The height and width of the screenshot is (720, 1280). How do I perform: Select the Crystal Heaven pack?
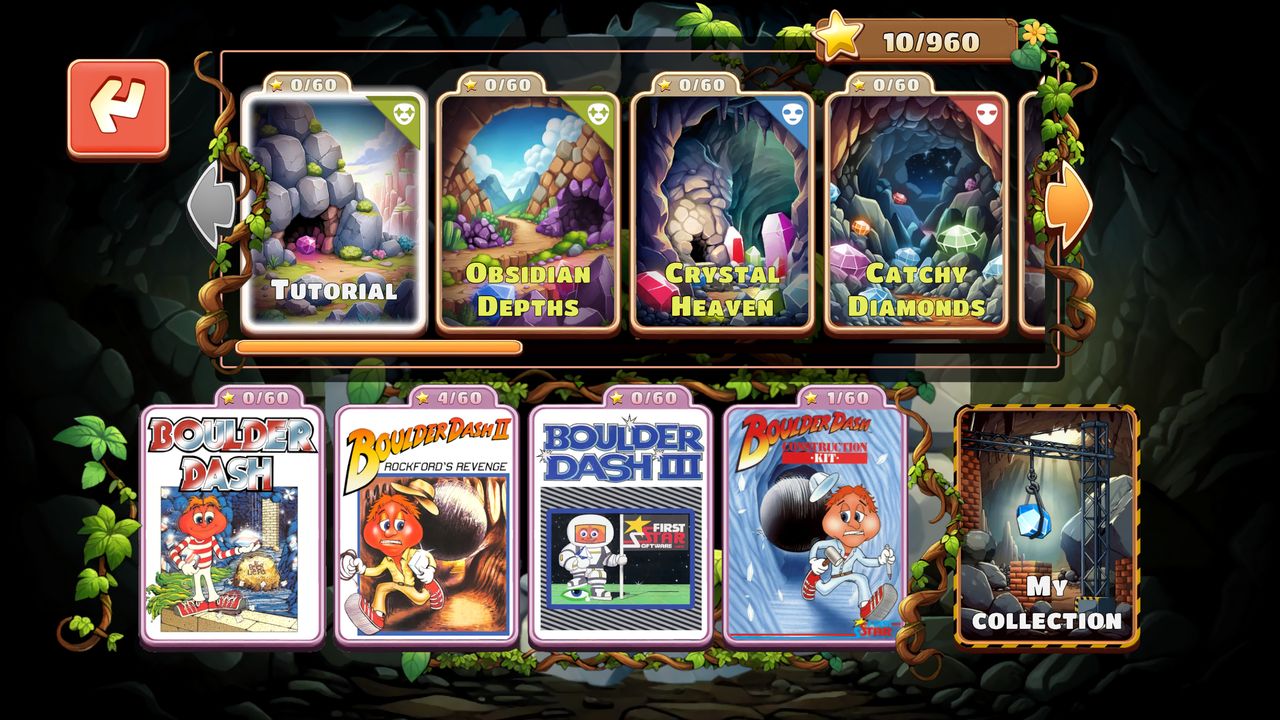click(x=721, y=210)
